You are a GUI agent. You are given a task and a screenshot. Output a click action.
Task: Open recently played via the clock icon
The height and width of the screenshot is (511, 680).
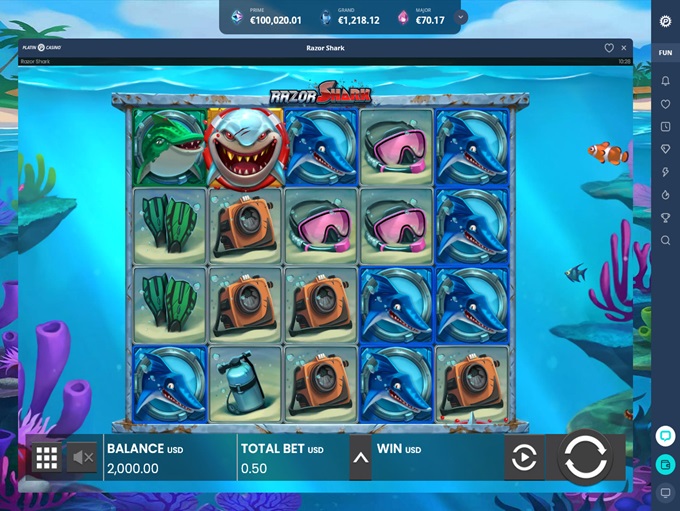point(665,127)
